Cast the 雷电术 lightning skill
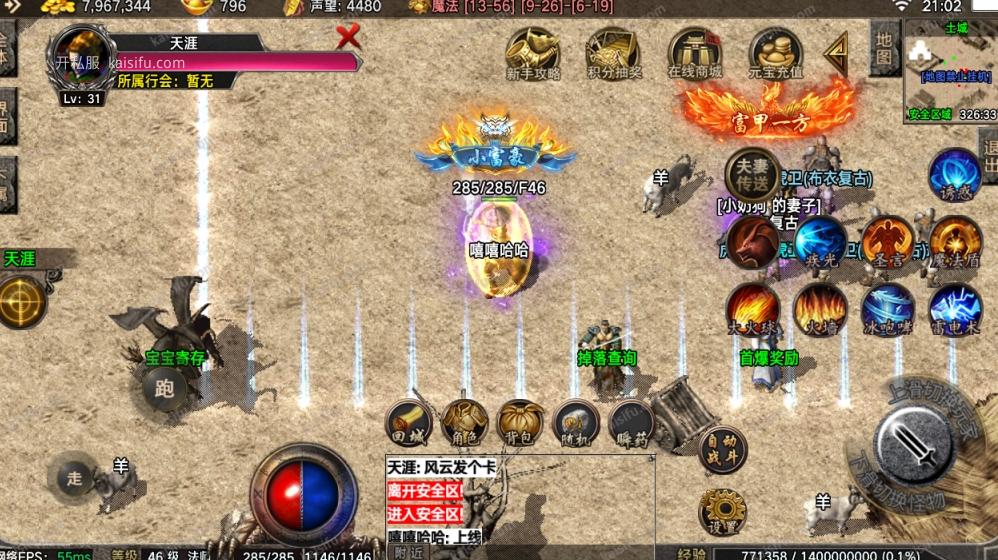 pyautogui.click(x=955, y=309)
